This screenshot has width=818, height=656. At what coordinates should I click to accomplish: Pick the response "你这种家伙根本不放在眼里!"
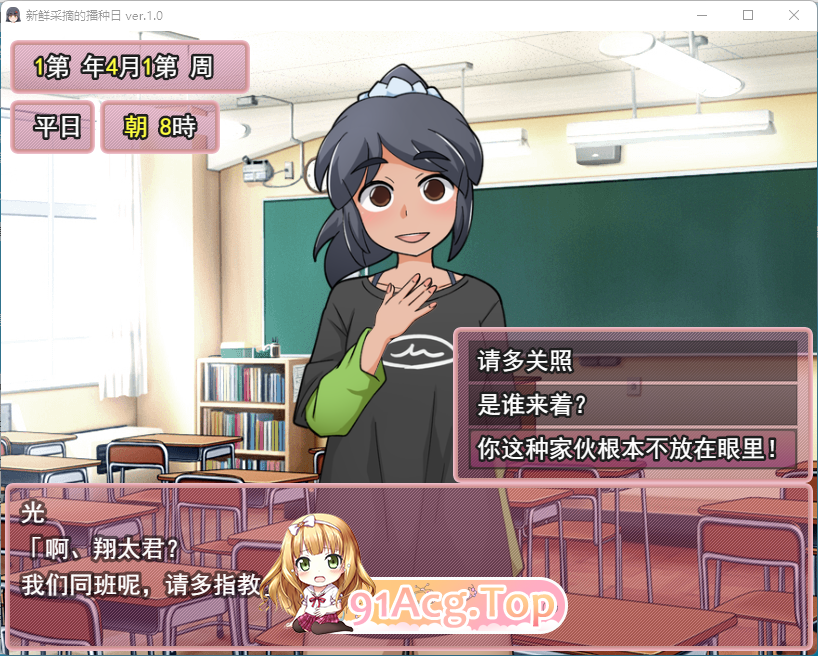[632, 447]
